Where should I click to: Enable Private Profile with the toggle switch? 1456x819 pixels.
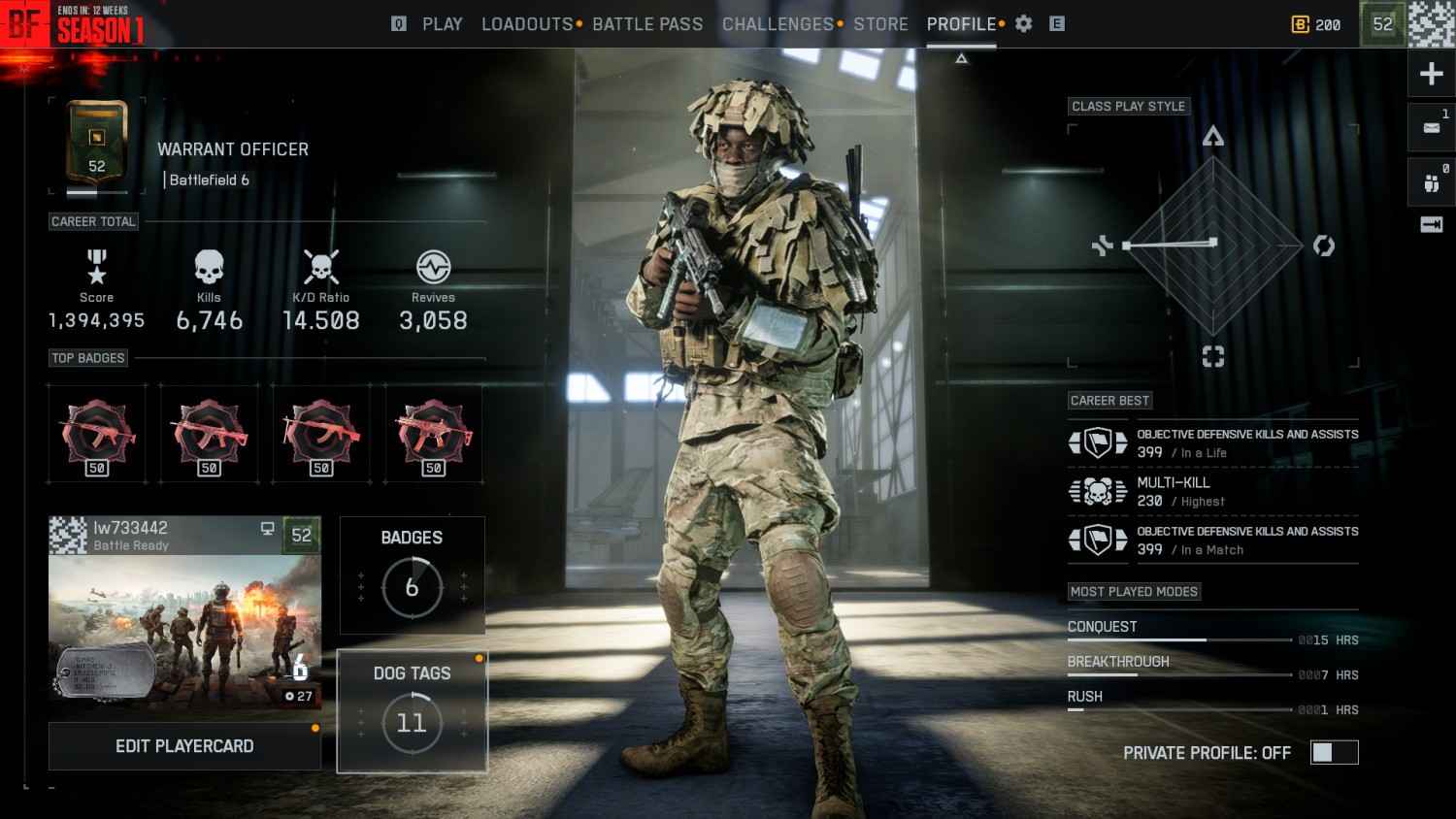(x=1335, y=752)
